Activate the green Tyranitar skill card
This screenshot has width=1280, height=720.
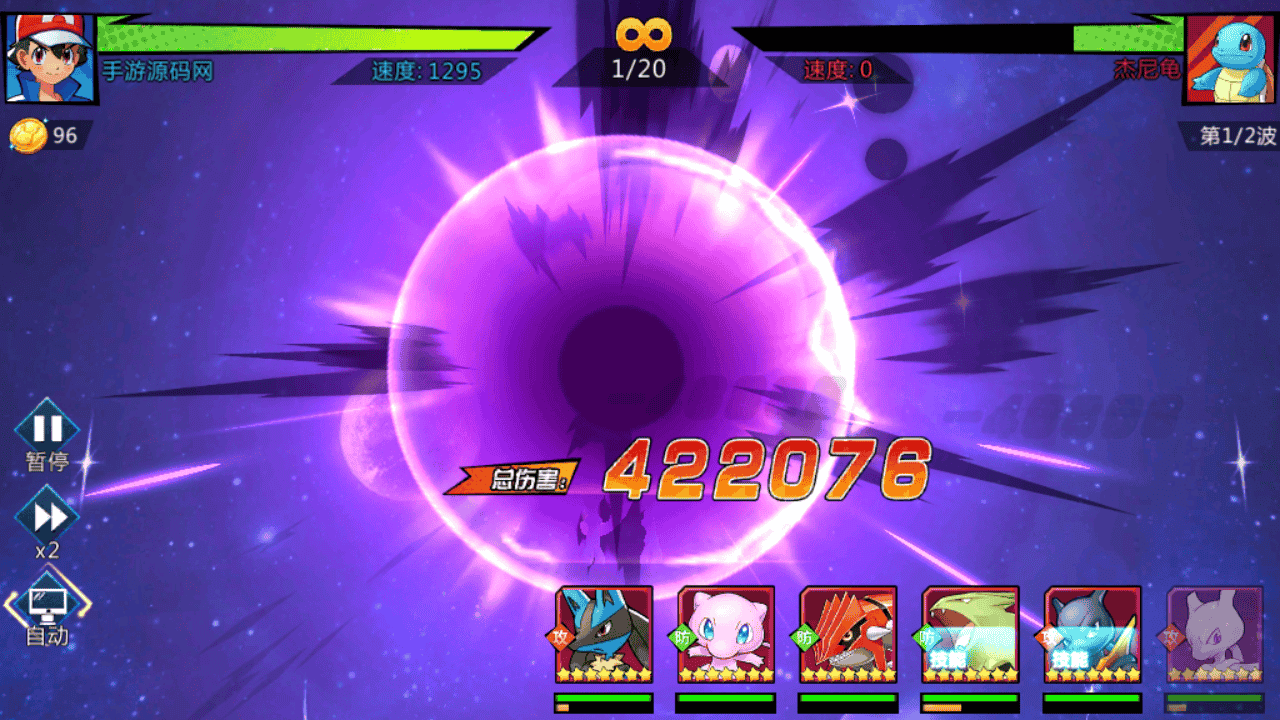(970, 634)
